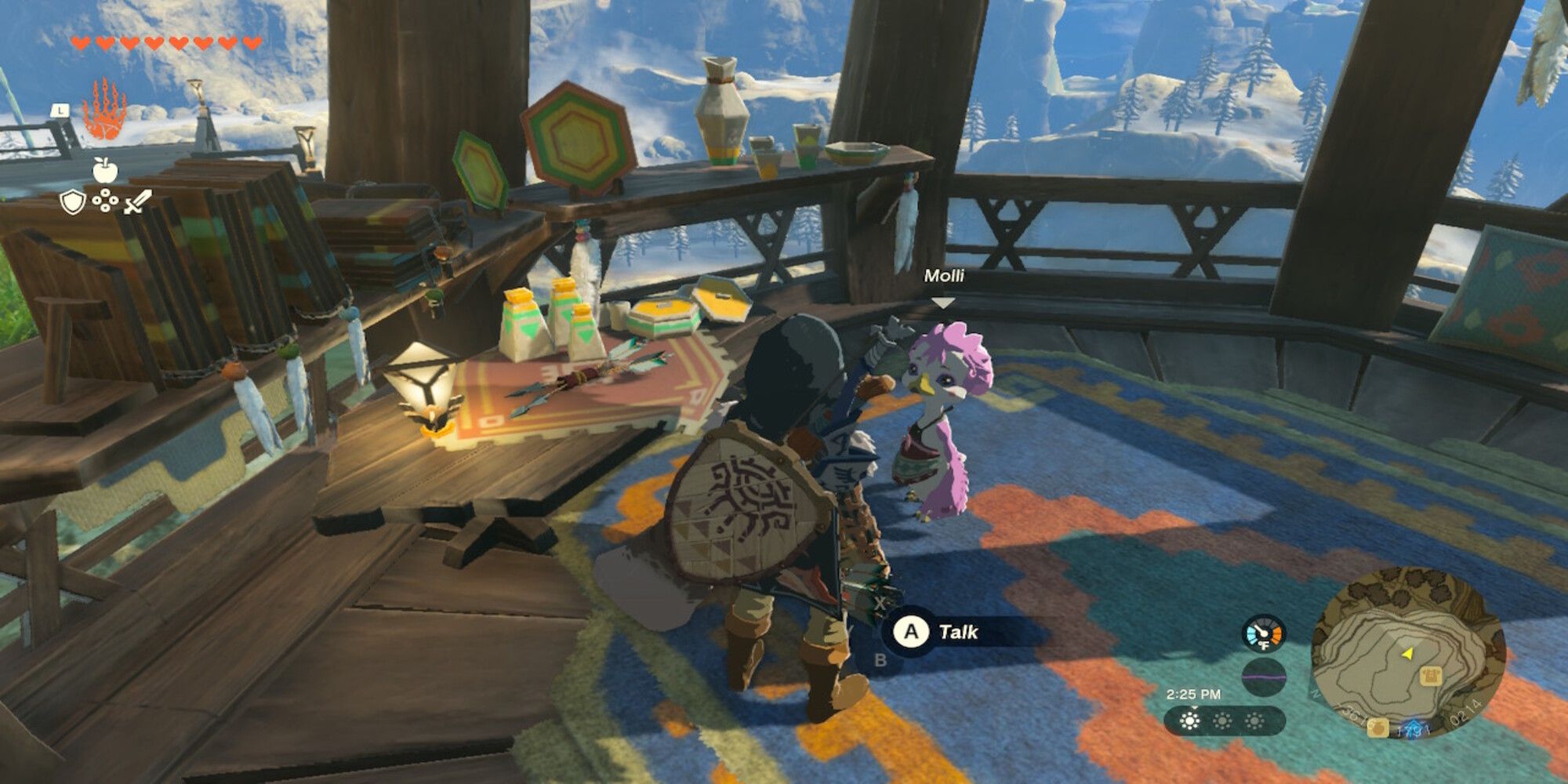The height and width of the screenshot is (784, 1568).
Task: Open the L shoulder button indicator
Action: (x=60, y=110)
